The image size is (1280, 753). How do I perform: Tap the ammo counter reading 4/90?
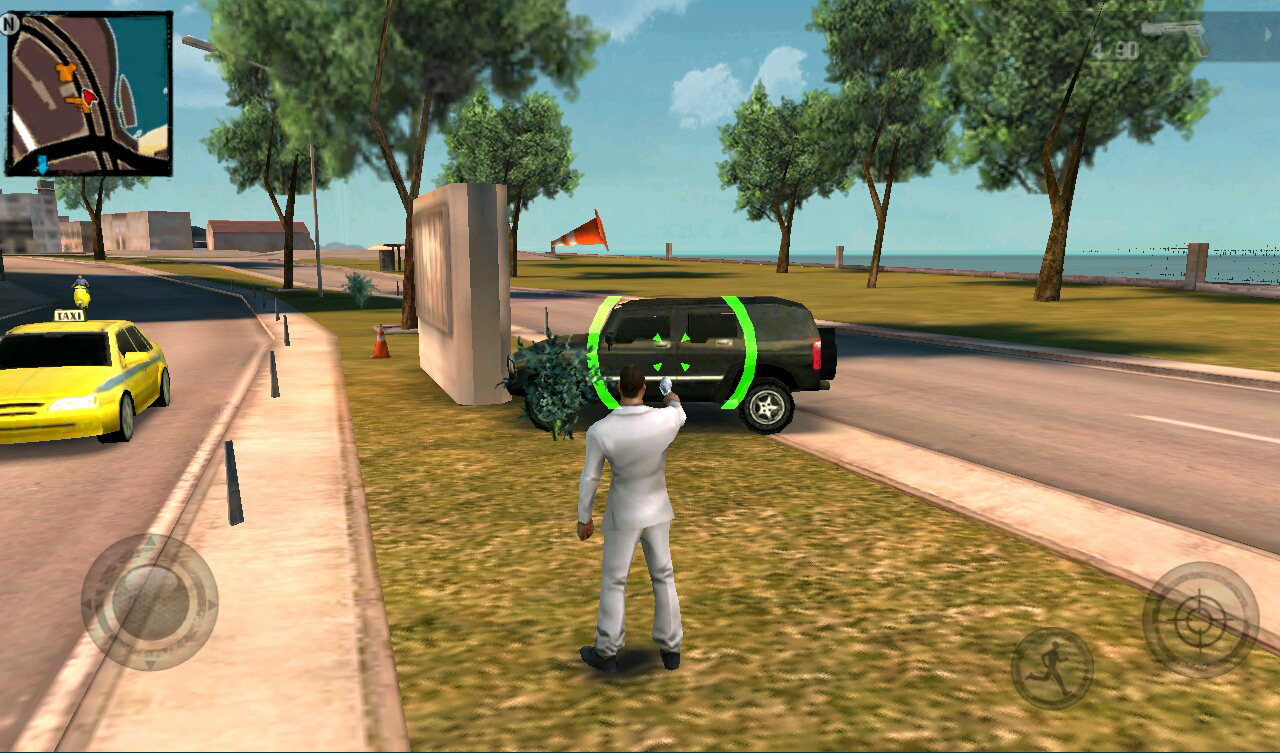click(x=1115, y=48)
